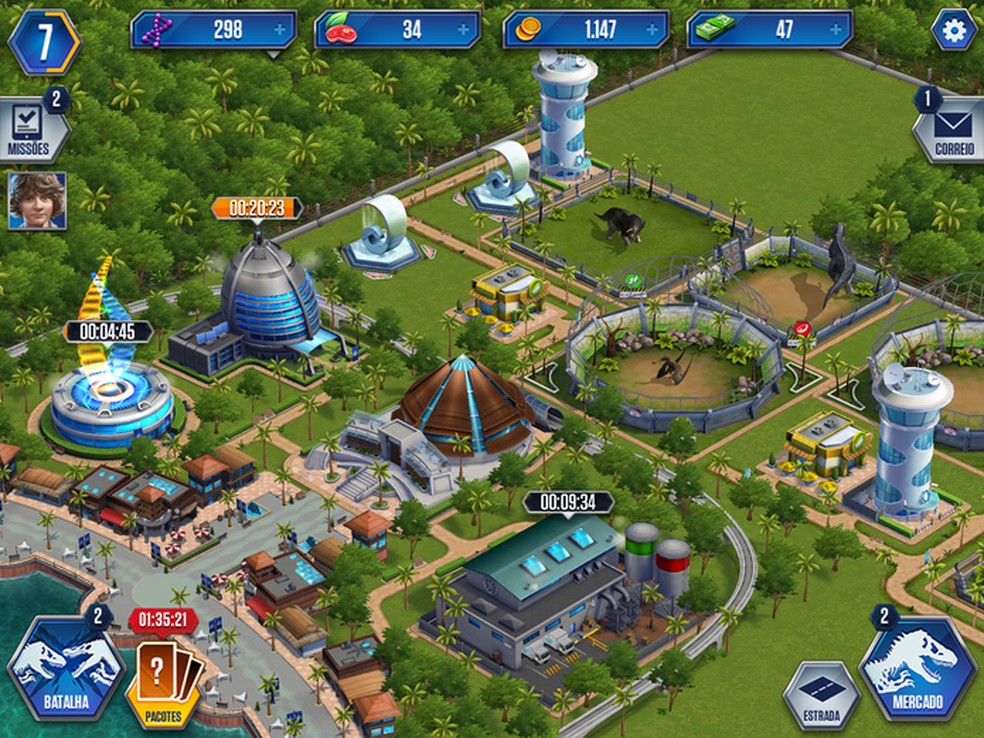Tap the 00:04:45 timer bubble

(x=107, y=331)
